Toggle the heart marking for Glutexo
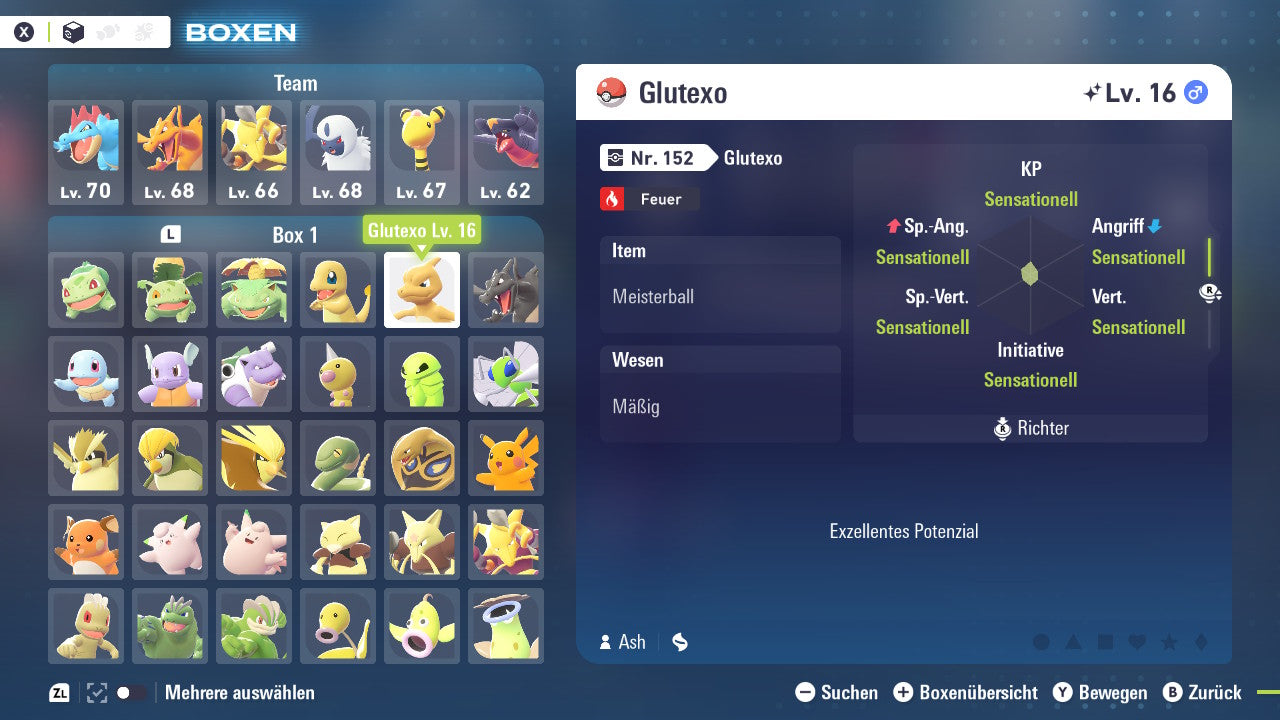This screenshot has width=1280, height=720. pyautogui.click(x=1137, y=642)
